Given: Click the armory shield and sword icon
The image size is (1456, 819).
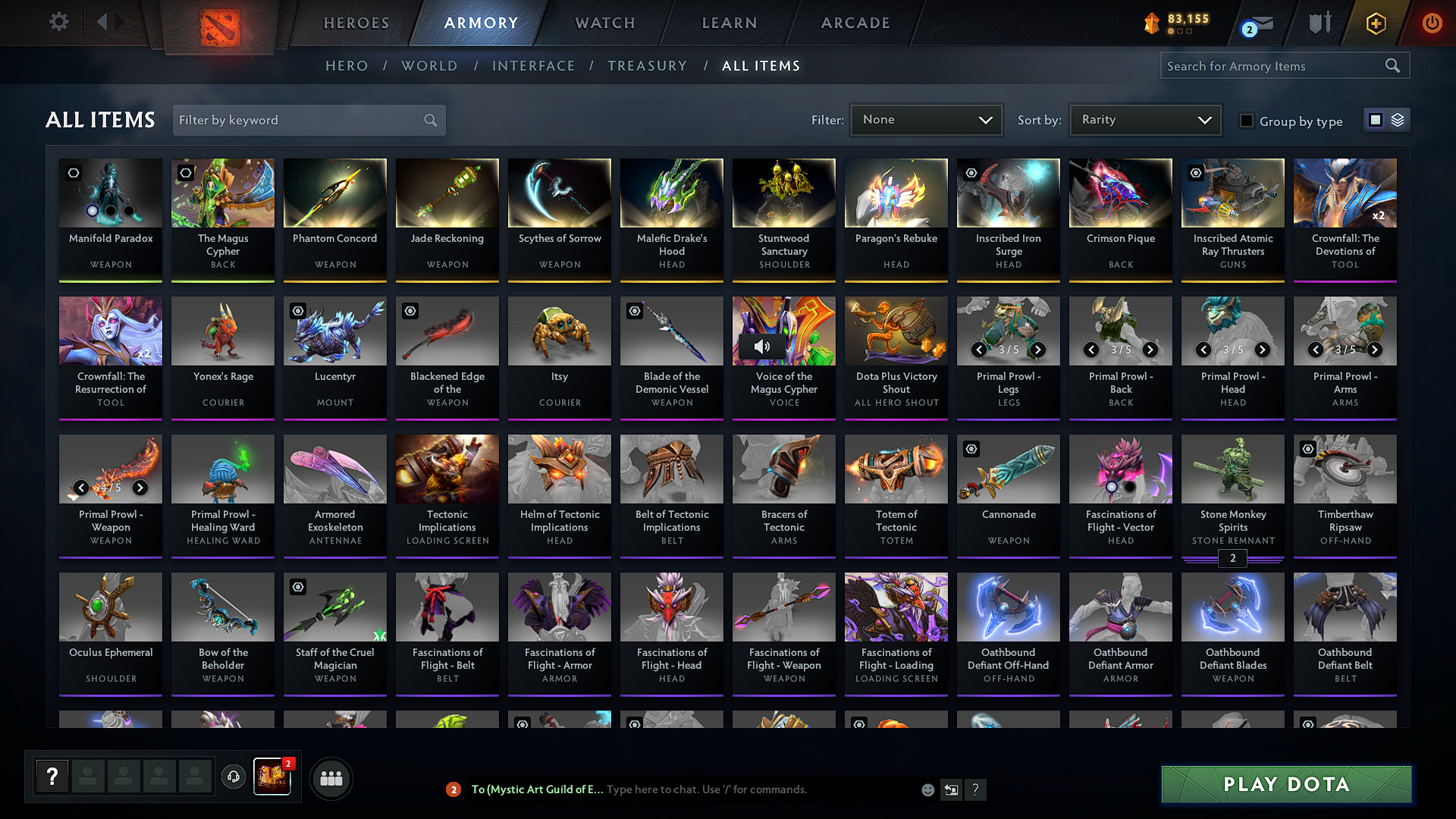Looking at the screenshot, I should (1319, 24).
